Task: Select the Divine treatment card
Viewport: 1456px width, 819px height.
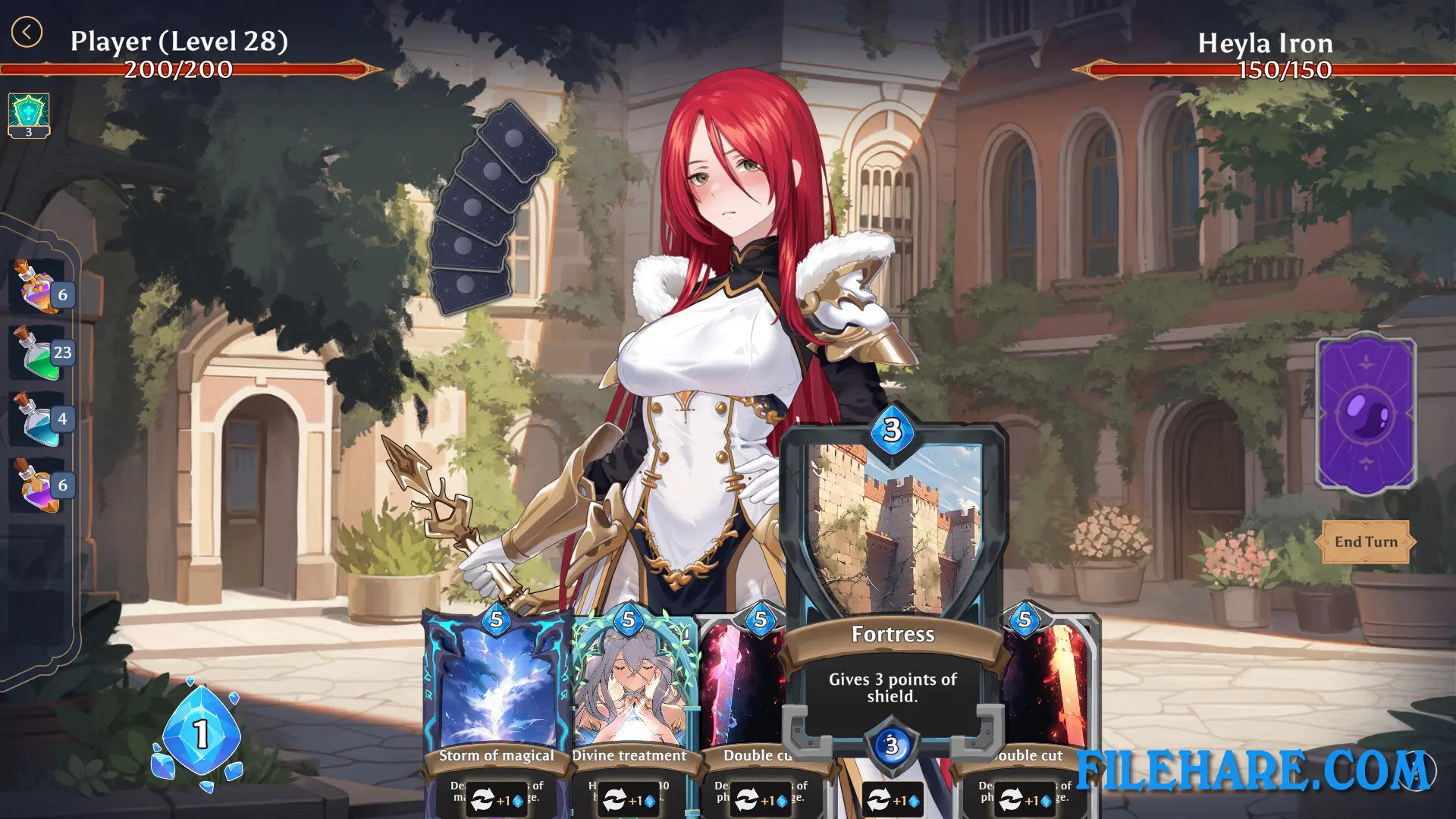Action: [628, 682]
